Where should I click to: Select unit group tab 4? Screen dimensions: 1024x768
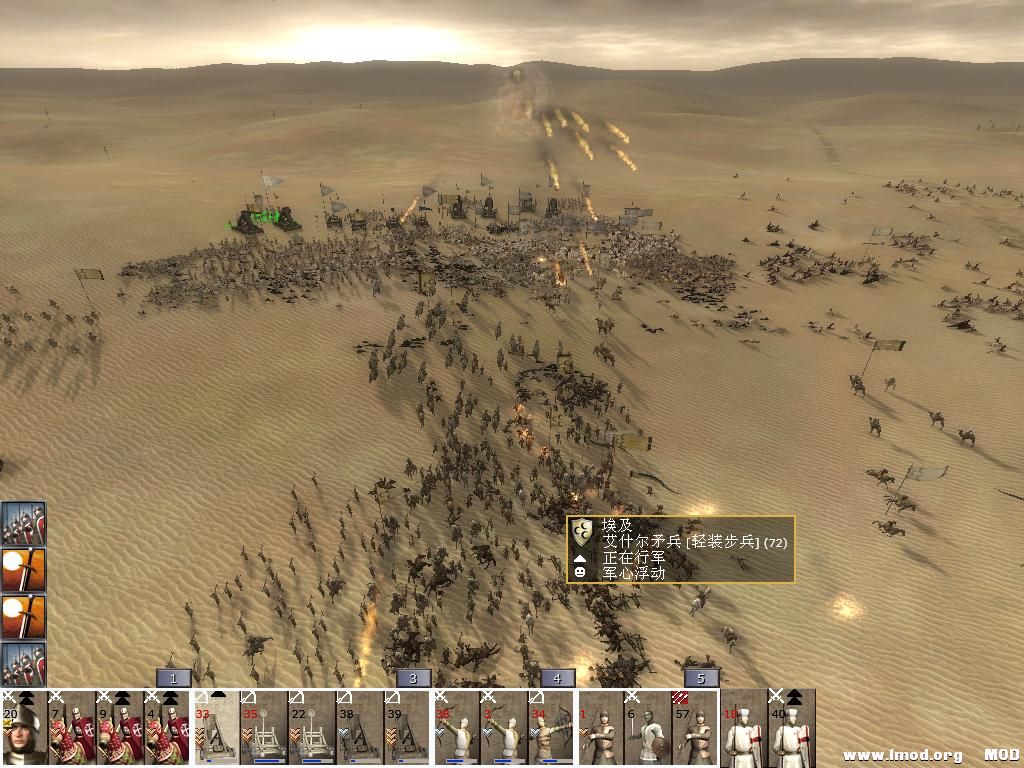[x=557, y=678]
